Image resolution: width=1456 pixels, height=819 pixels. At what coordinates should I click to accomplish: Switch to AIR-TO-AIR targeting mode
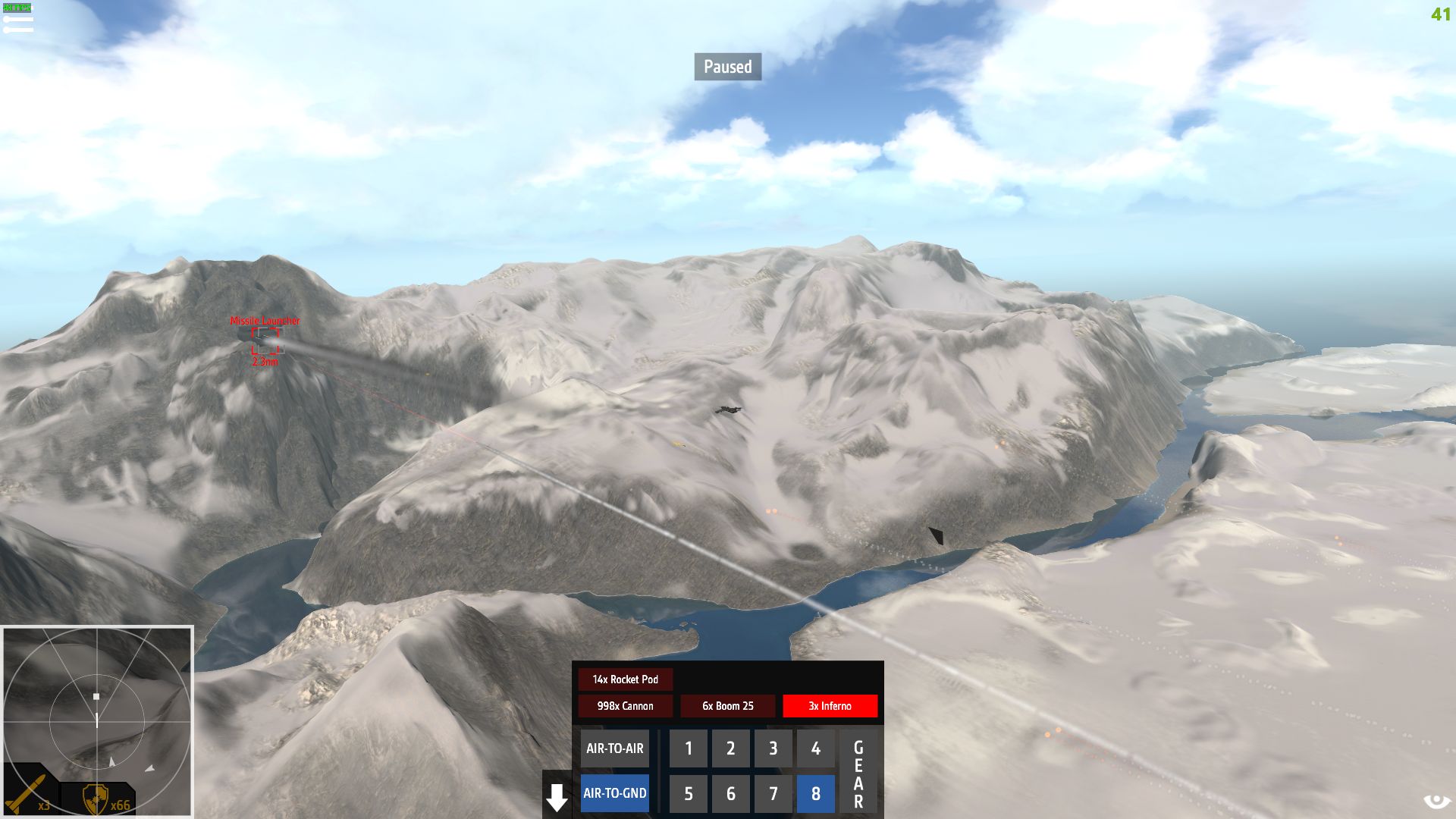[614, 748]
